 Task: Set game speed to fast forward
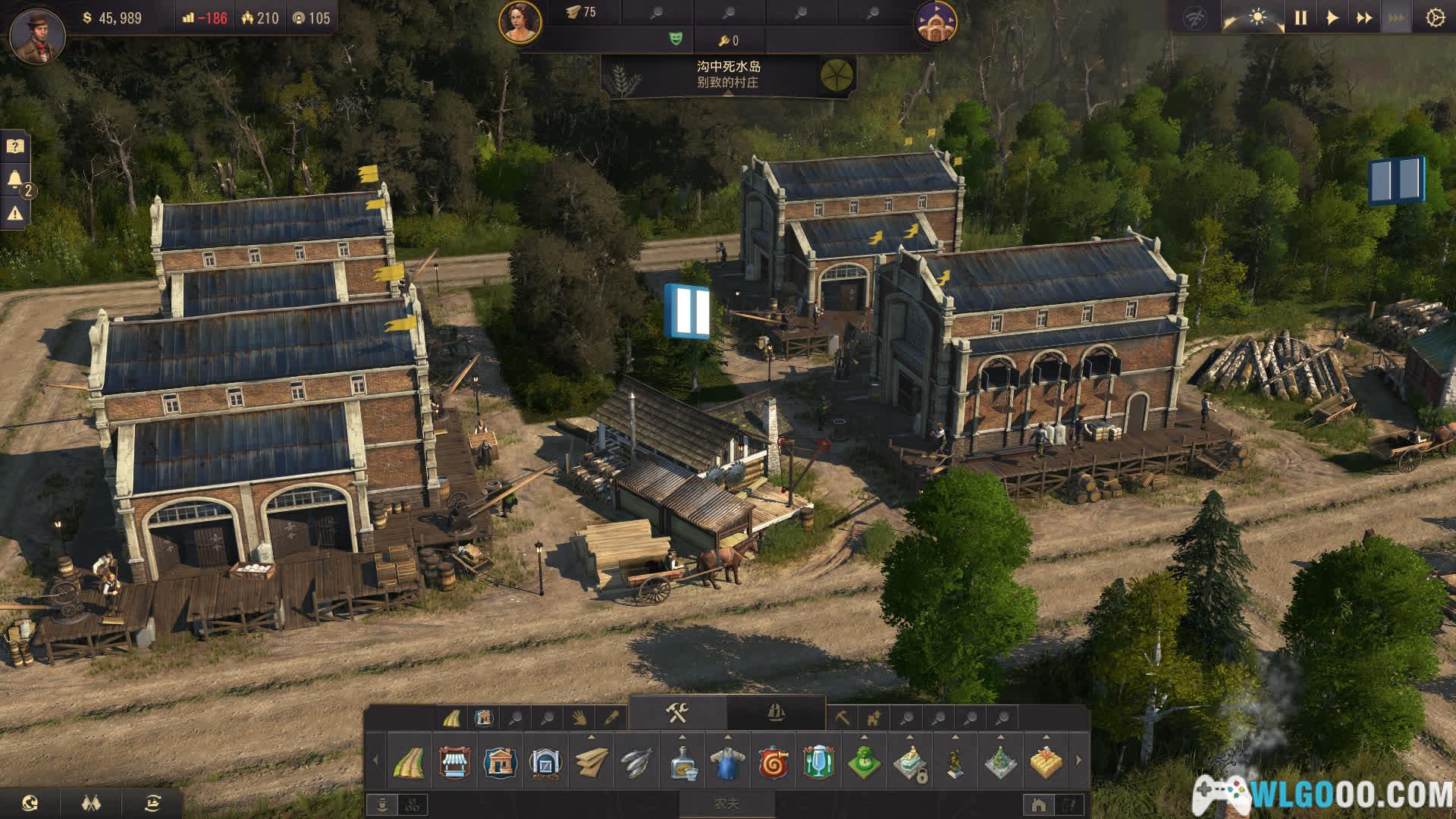click(1363, 17)
